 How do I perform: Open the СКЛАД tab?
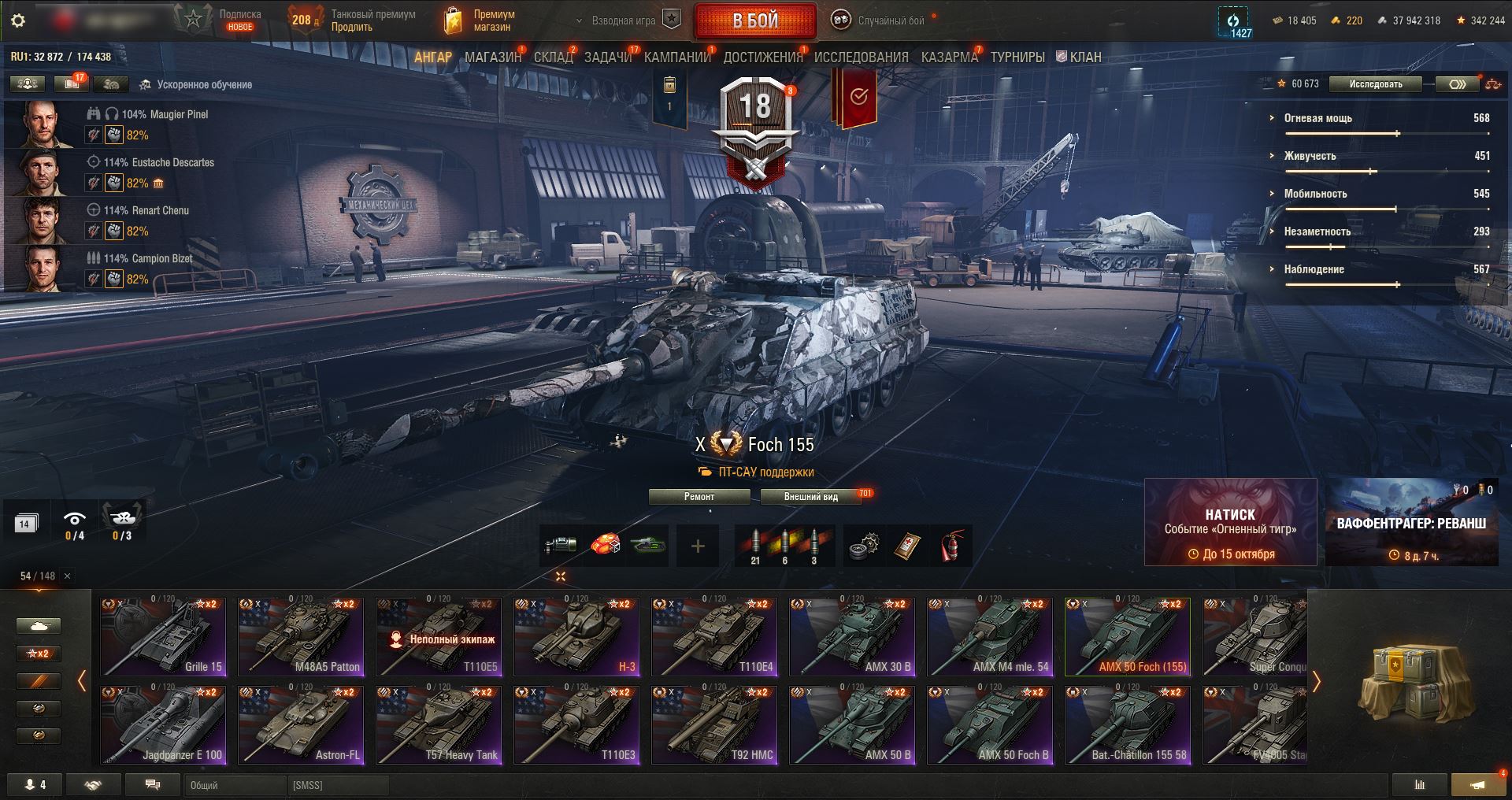(x=553, y=57)
